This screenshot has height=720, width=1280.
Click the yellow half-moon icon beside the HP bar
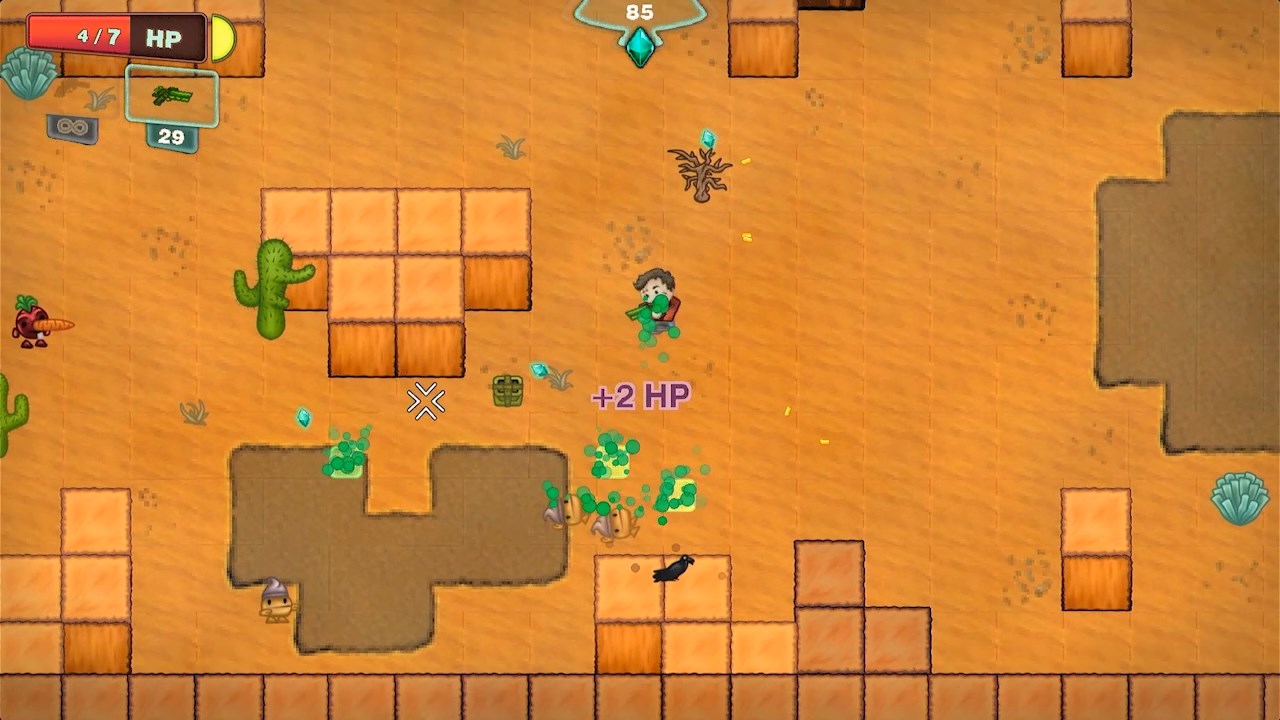(x=222, y=38)
